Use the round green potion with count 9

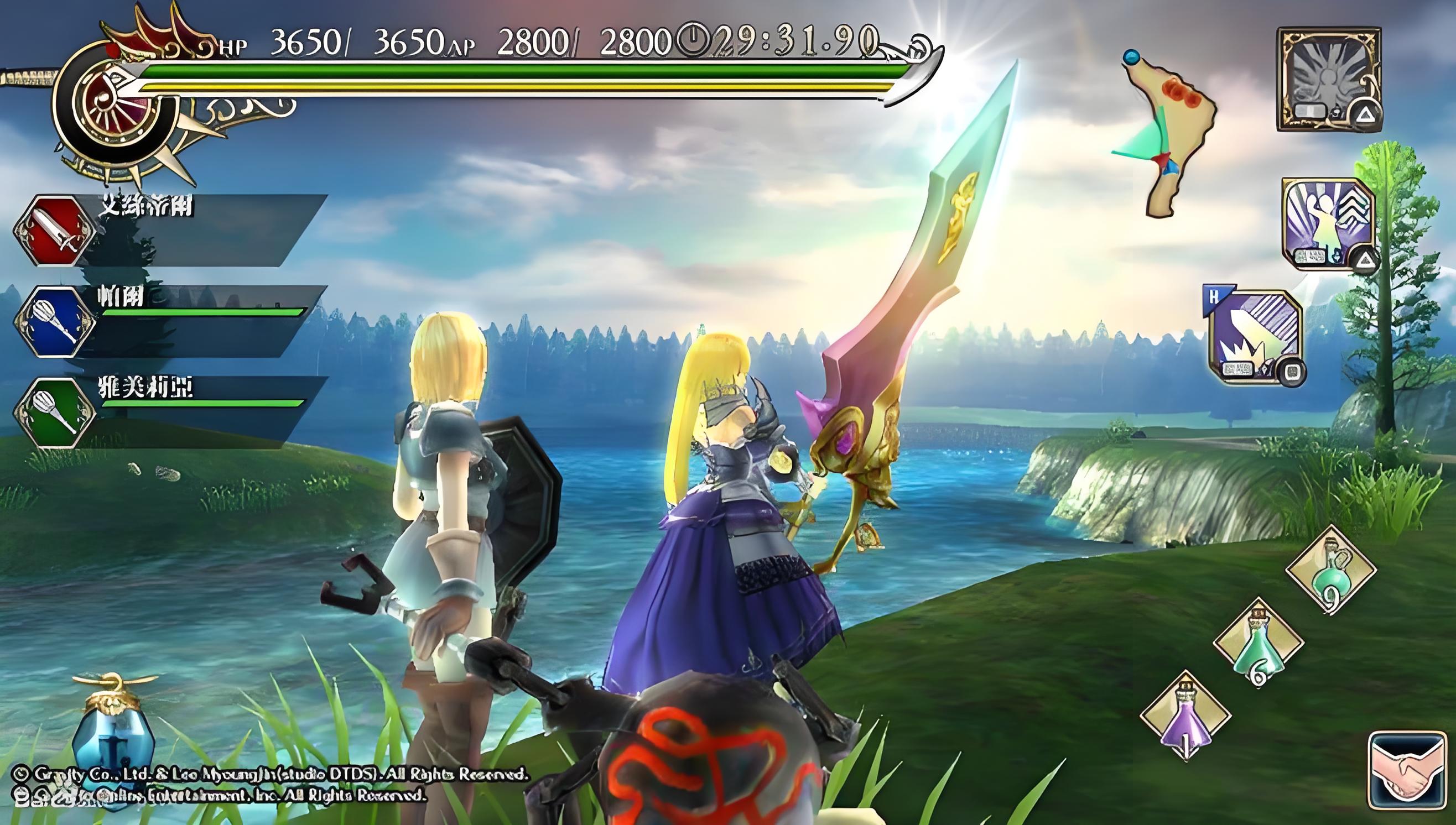coord(1331,570)
